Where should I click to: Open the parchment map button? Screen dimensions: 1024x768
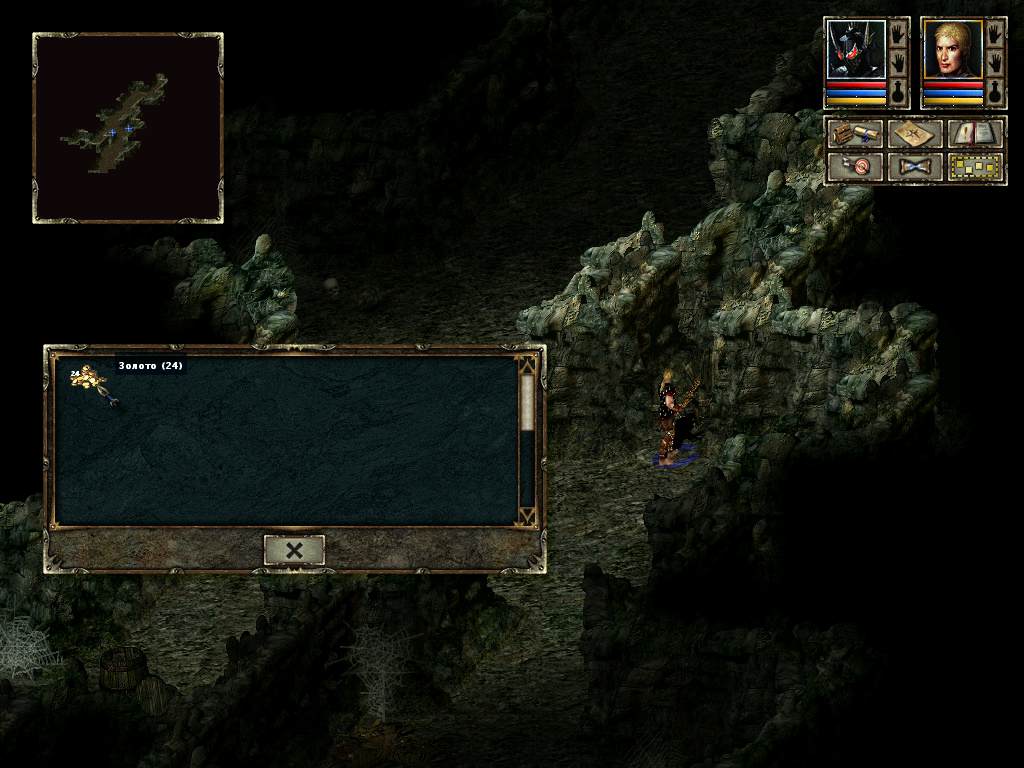click(x=915, y=134)
